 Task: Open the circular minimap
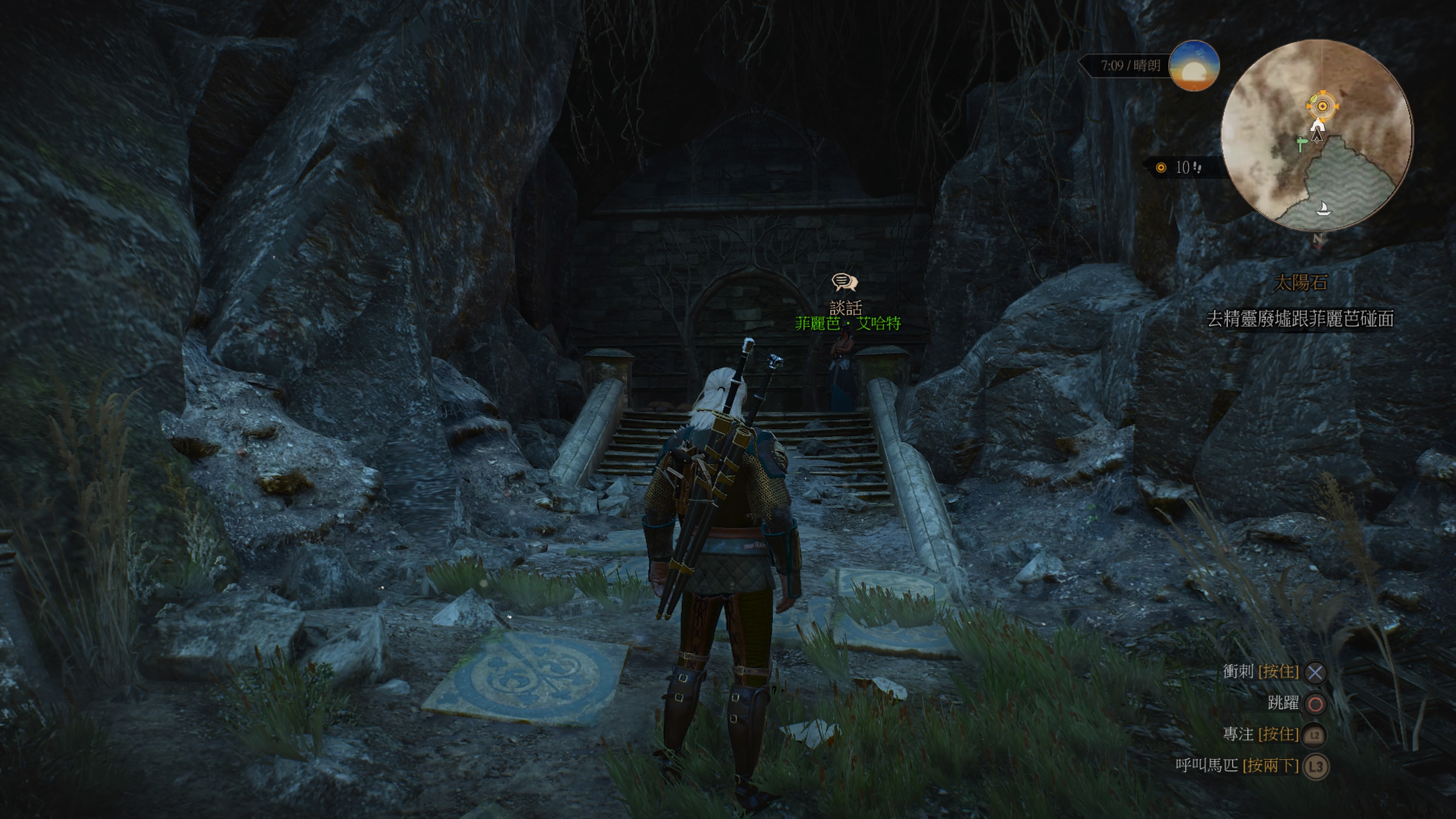[1316, 136]
